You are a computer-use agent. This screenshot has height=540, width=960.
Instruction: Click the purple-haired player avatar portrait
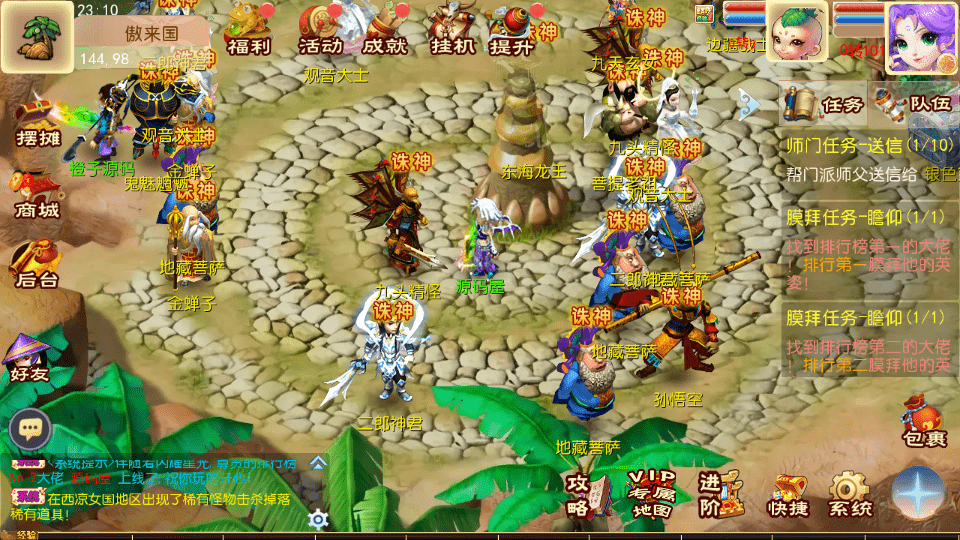[922, 36]
